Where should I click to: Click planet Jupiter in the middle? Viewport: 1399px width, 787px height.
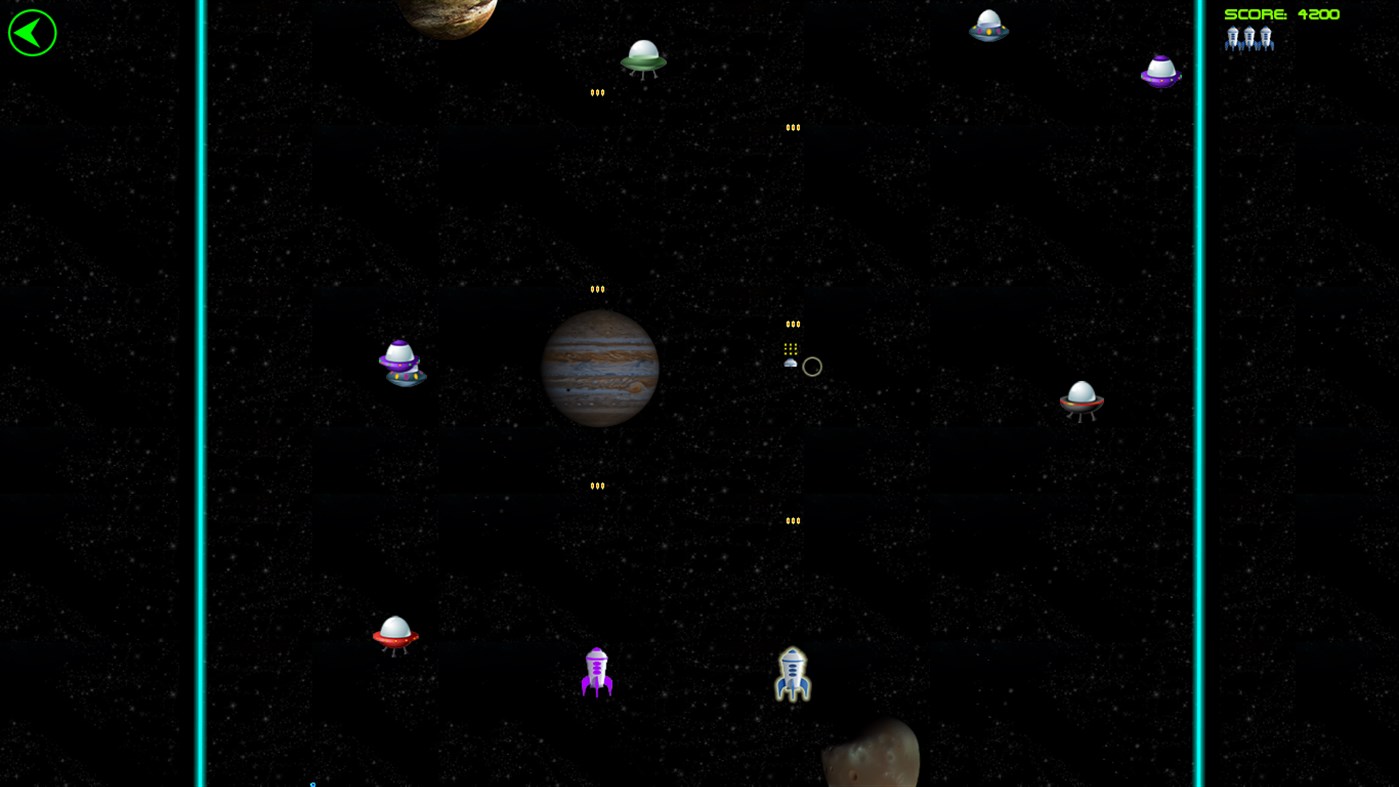pyautogui.click(x=600, y=368)
